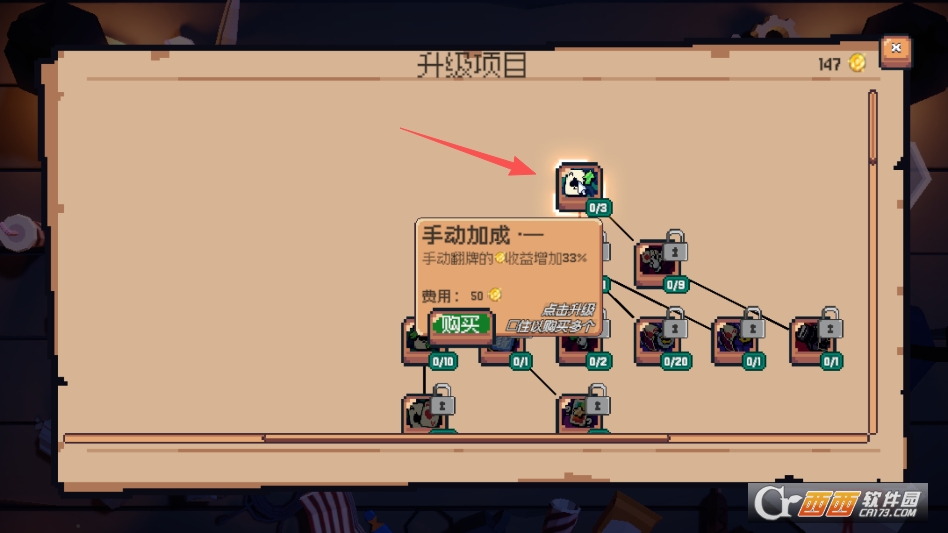This screenshot has width=948, height=533.
Task: Click the horizontal scrollbar below the upgrade tree
Action: [465, 438]
